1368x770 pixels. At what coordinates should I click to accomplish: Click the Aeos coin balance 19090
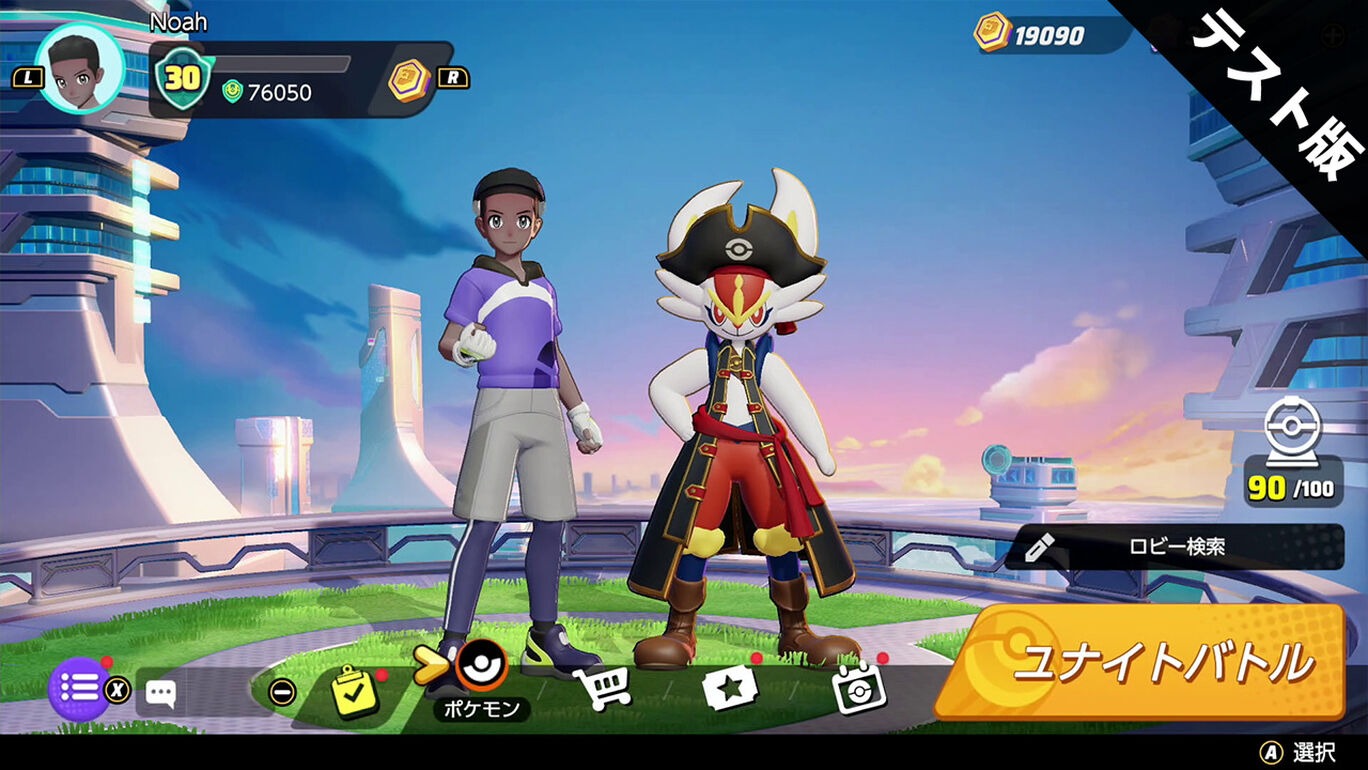[1038, 35]
